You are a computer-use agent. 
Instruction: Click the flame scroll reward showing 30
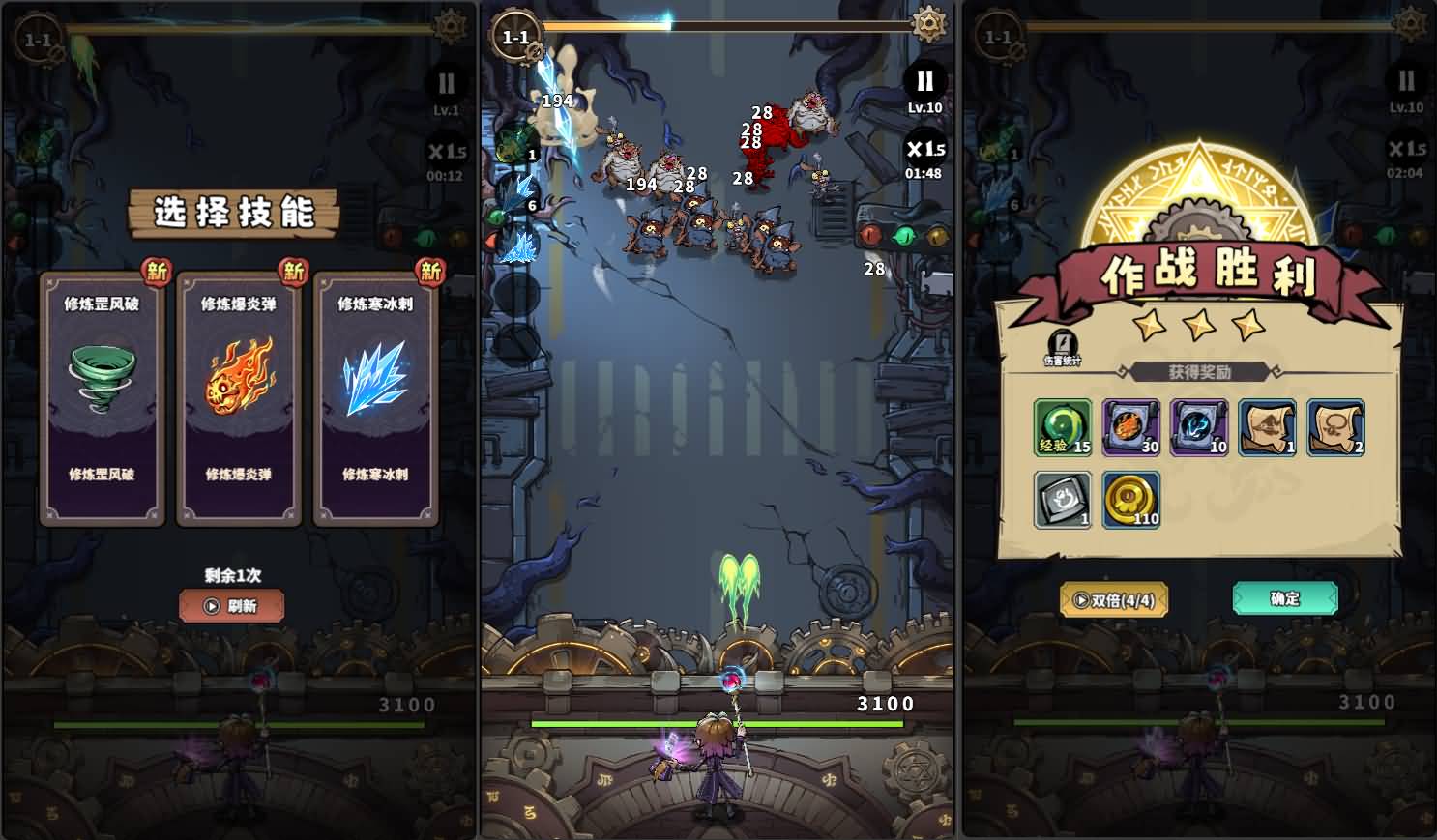point(1131,428)
